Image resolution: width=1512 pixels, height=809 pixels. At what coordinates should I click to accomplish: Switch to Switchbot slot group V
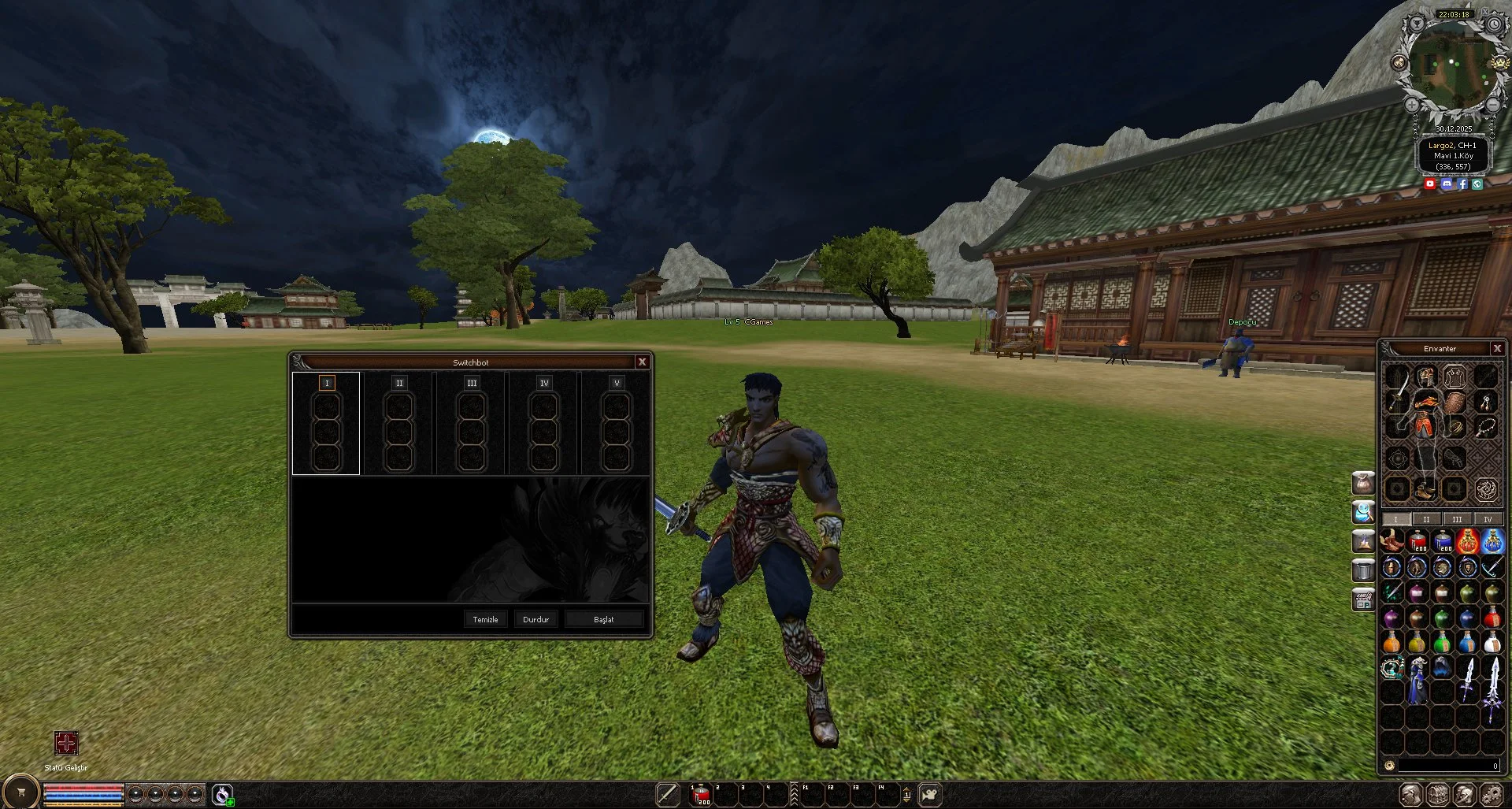[617, 383]
